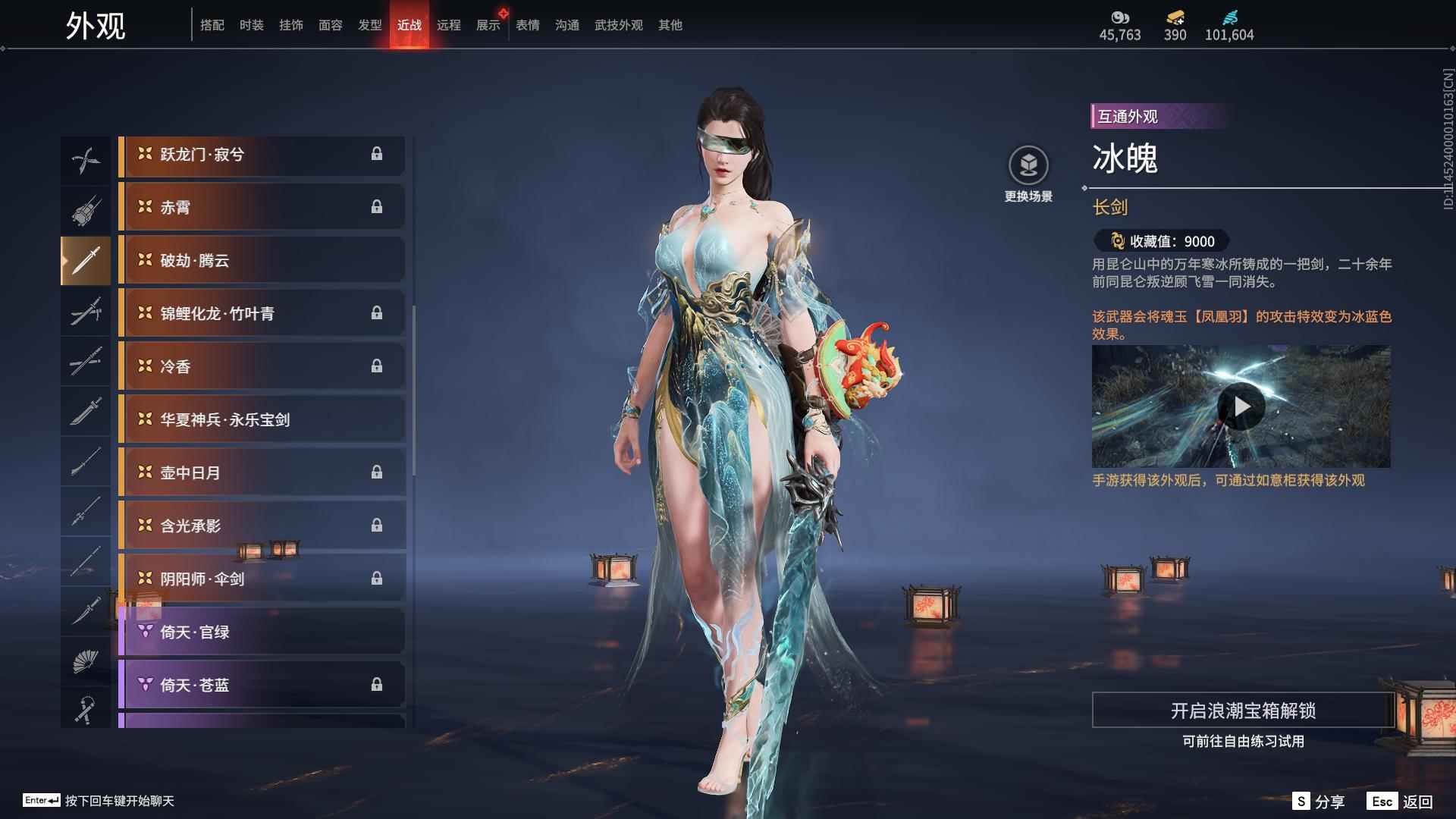Select 冷香 weapon skin

point(262,366)
